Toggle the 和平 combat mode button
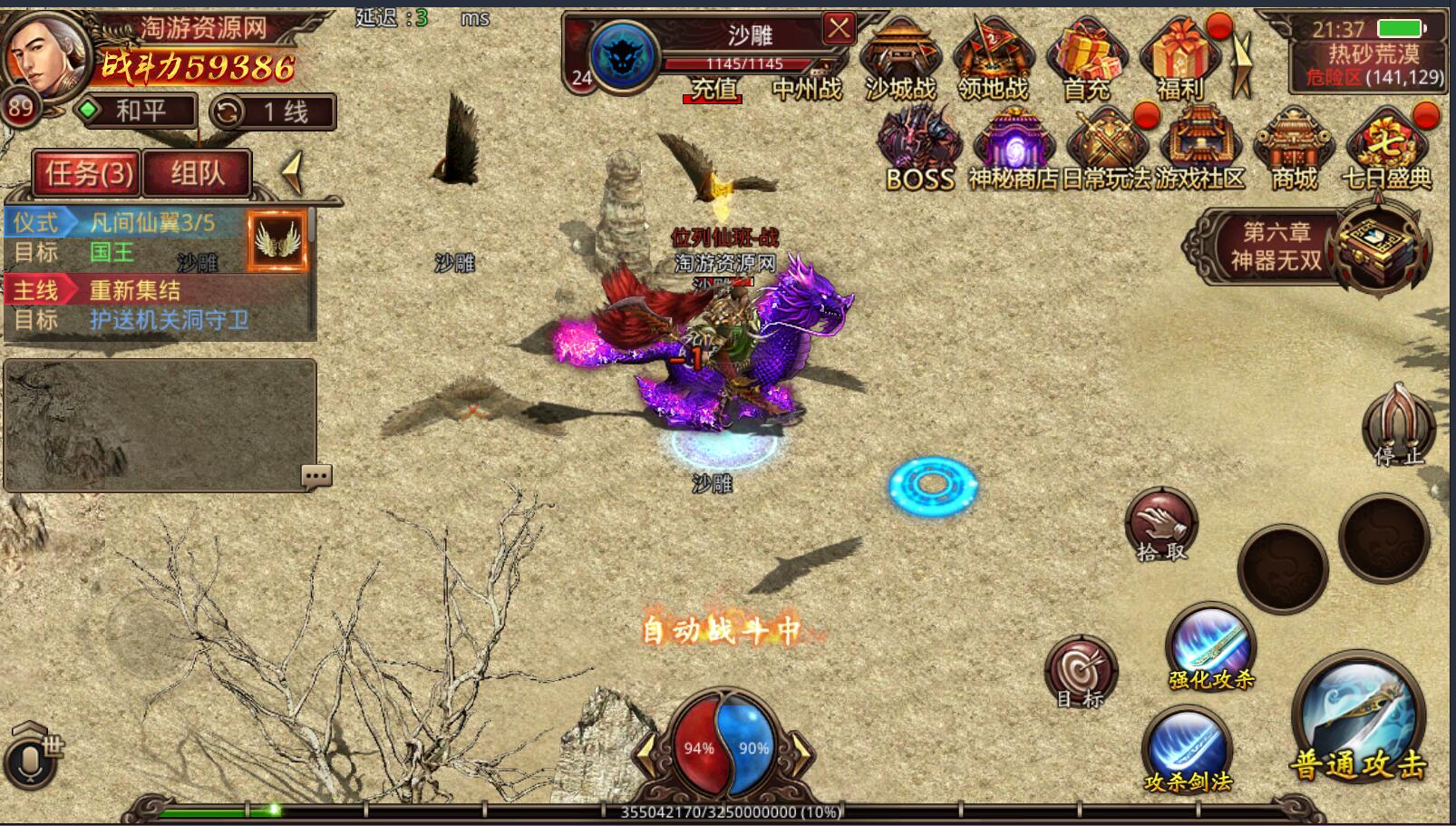Image resolution: width=1456 pixels, height=826 pixels. [x=136, y=112]
